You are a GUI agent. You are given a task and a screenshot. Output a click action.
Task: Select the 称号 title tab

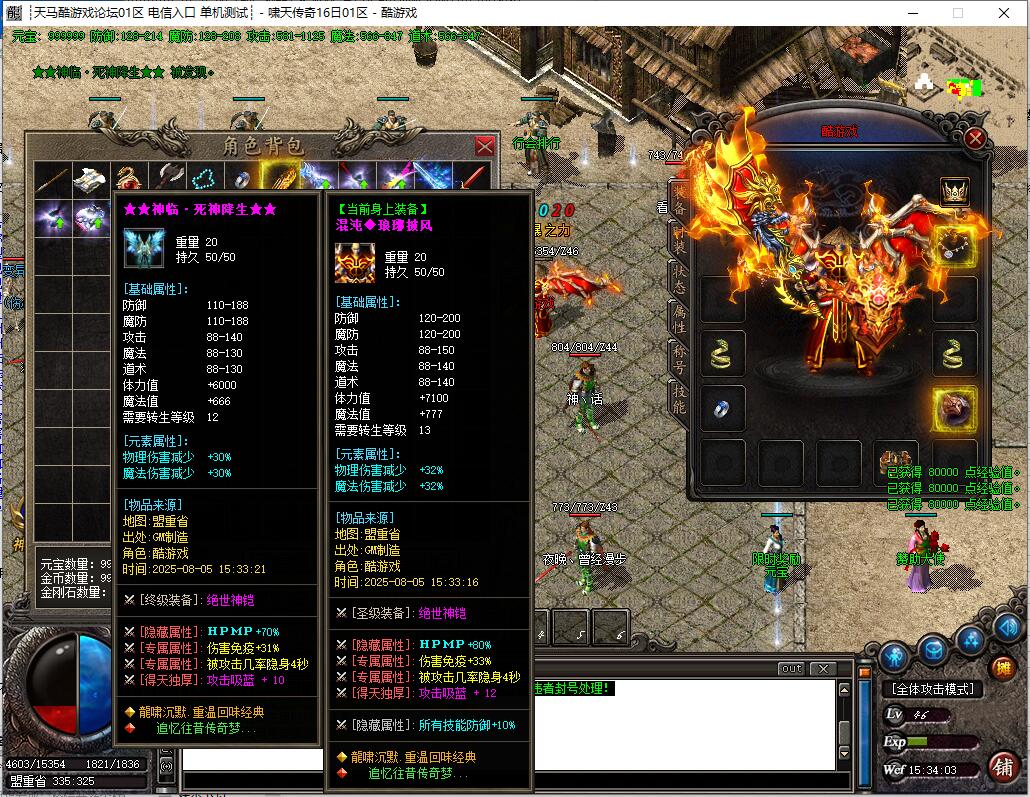point(679,357)
